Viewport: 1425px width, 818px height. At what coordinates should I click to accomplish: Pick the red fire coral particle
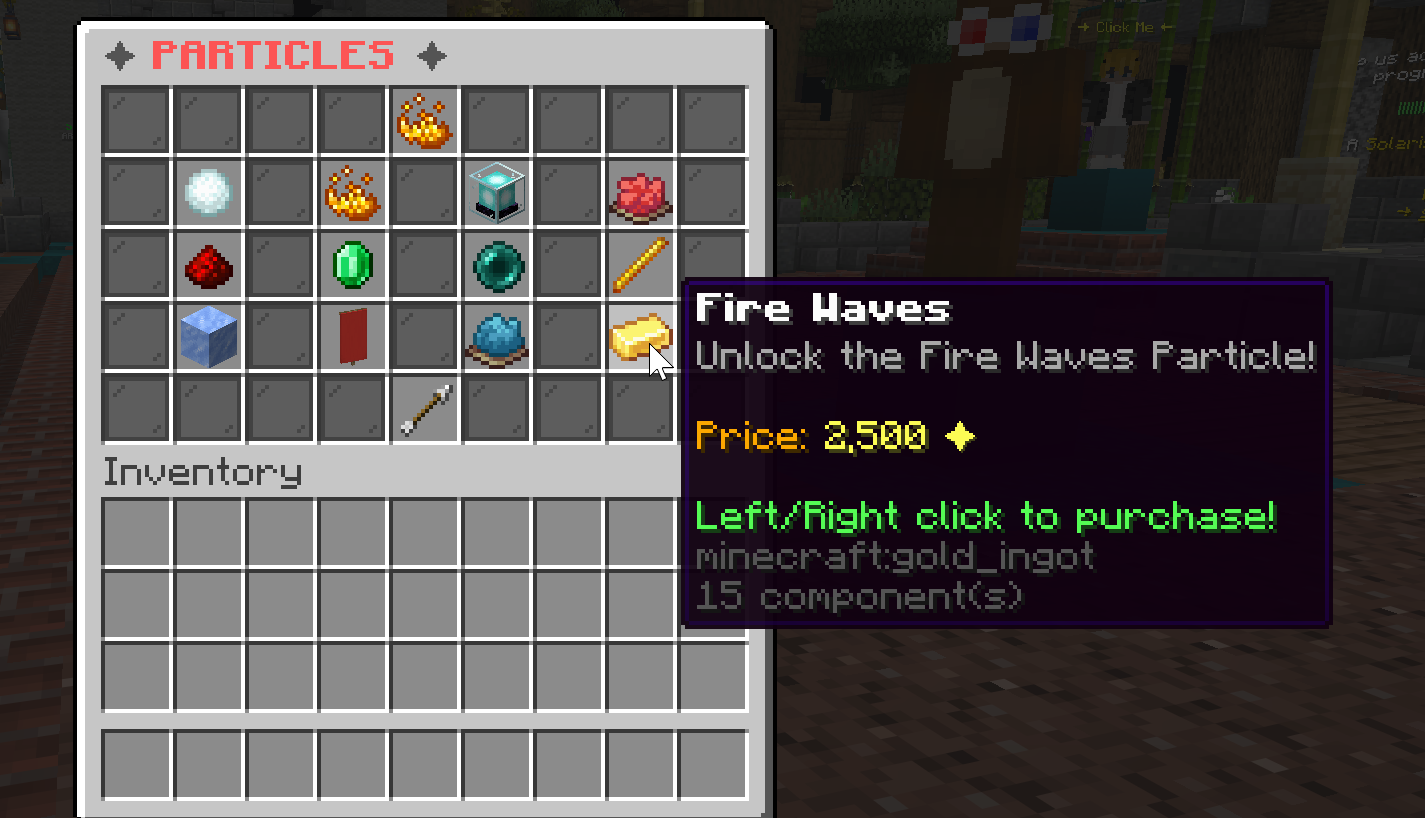pyautogui.click(x=640, y=193)
